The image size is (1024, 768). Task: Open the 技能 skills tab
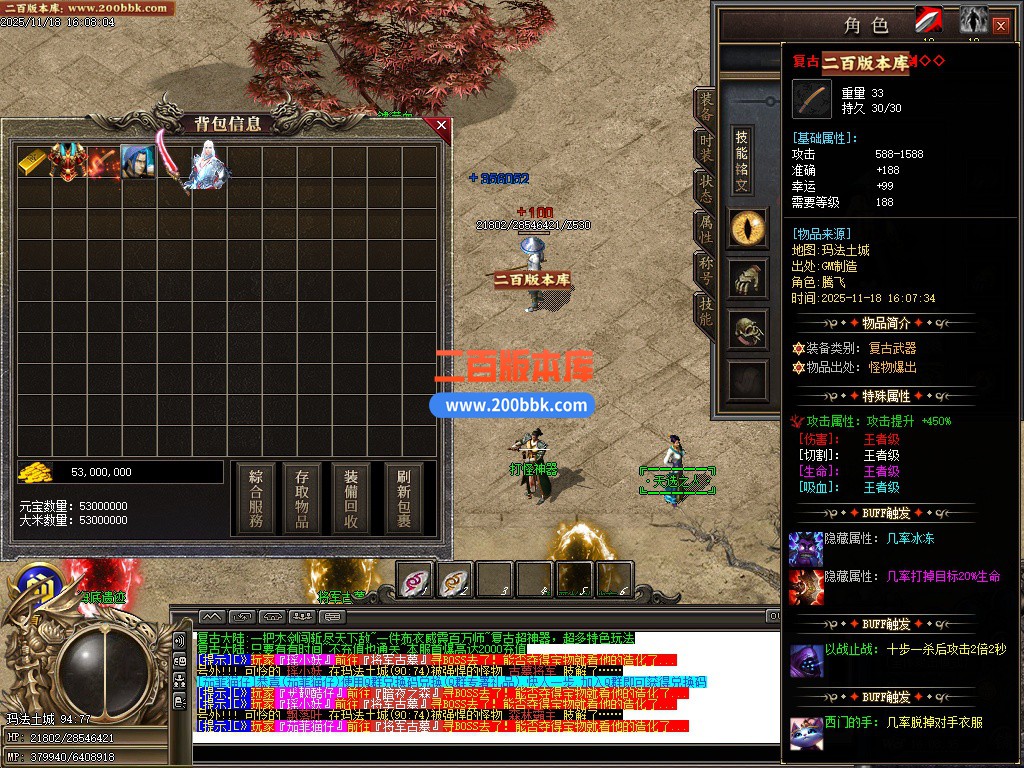coord(705,311)
